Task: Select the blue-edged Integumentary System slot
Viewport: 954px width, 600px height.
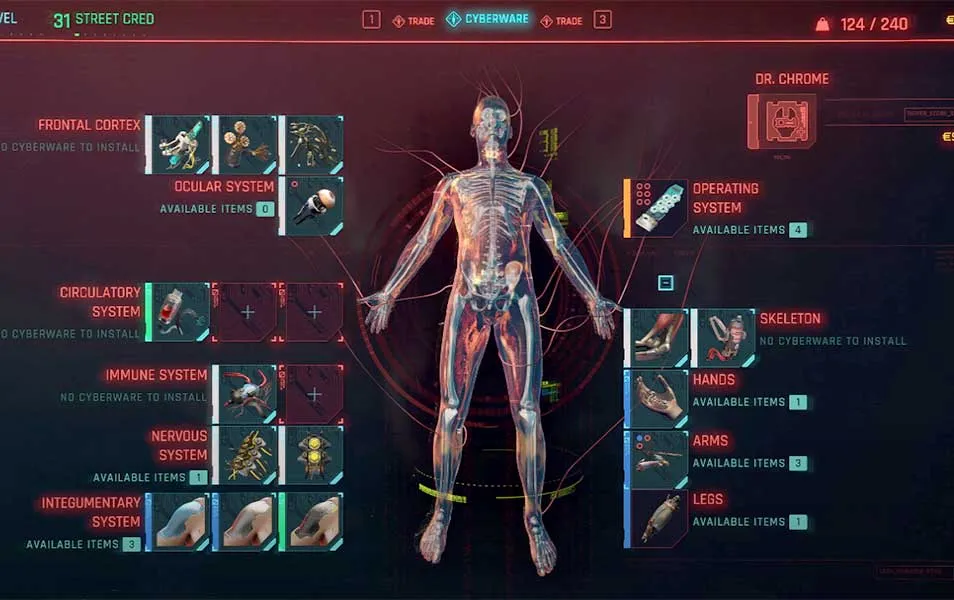Action: (x=177, y=522)
